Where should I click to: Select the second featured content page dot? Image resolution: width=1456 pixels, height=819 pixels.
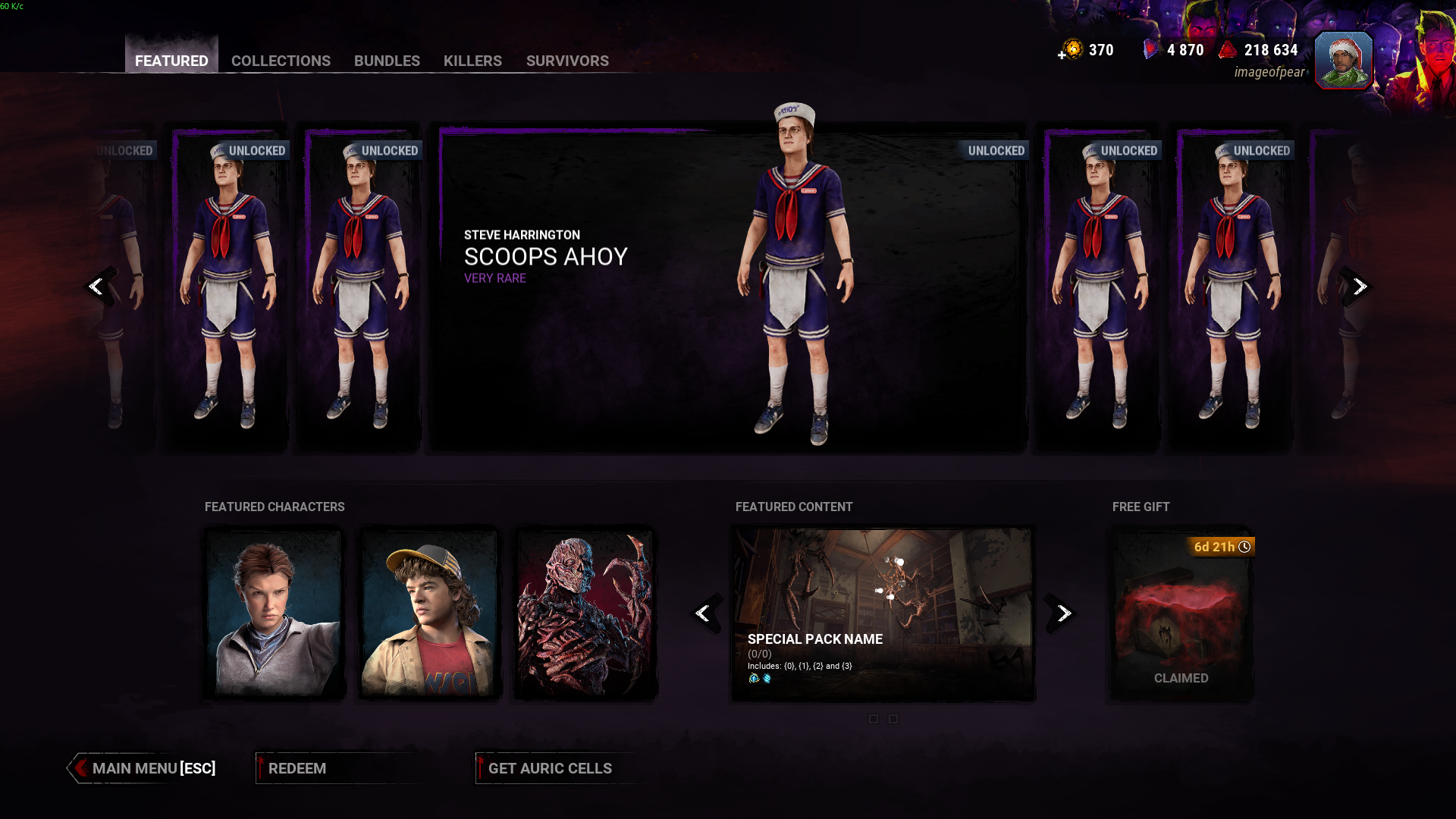pyautogui.click(x=893, y=719)
